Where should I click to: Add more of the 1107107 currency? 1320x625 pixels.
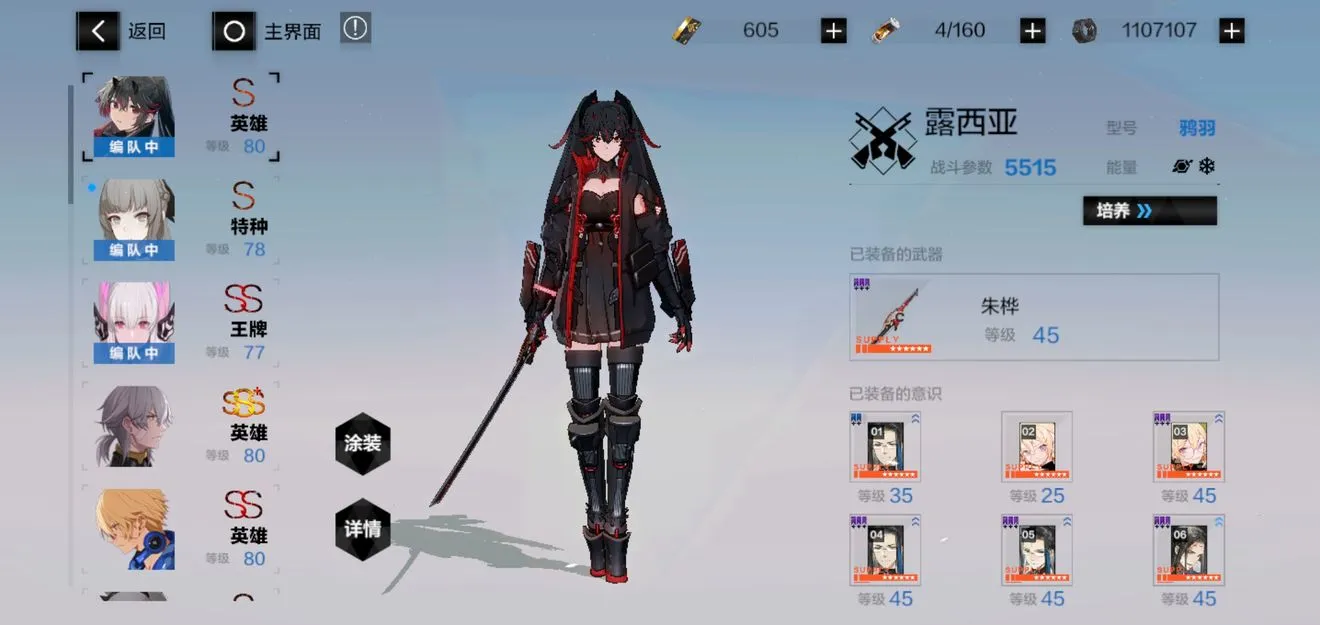1231,31
